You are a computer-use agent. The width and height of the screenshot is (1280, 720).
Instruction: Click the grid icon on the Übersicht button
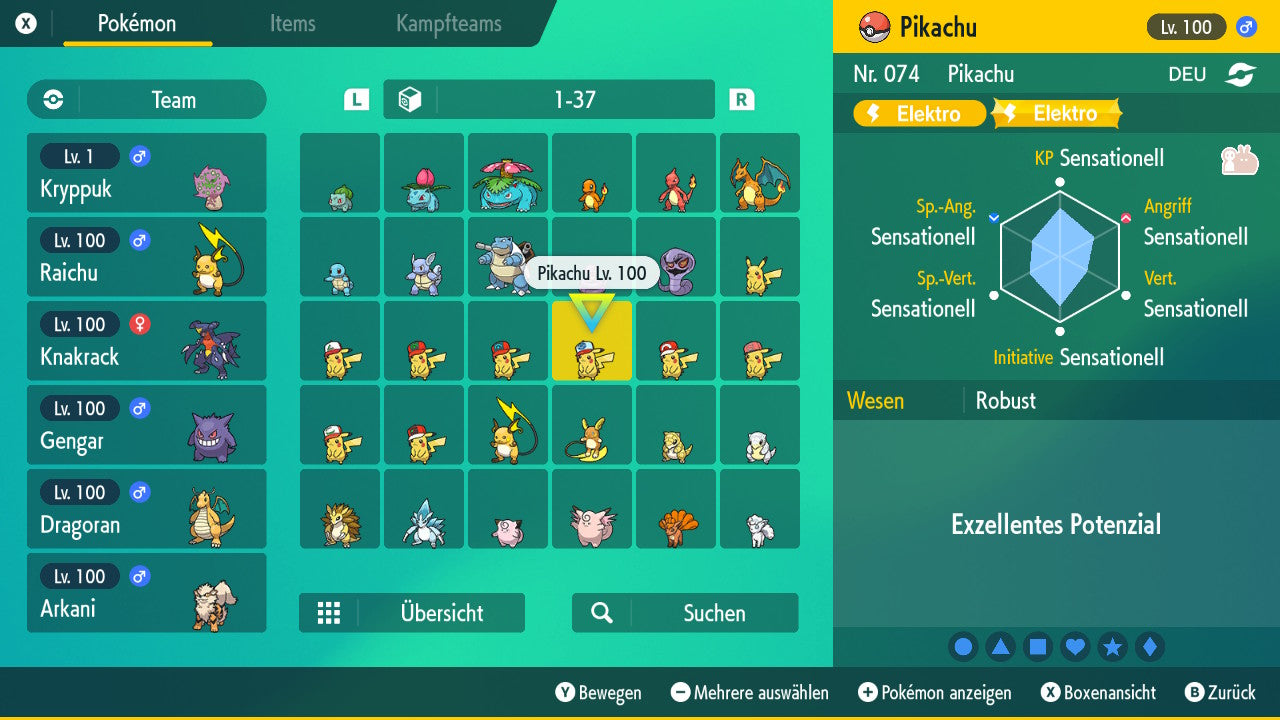(x=330, y=612)
